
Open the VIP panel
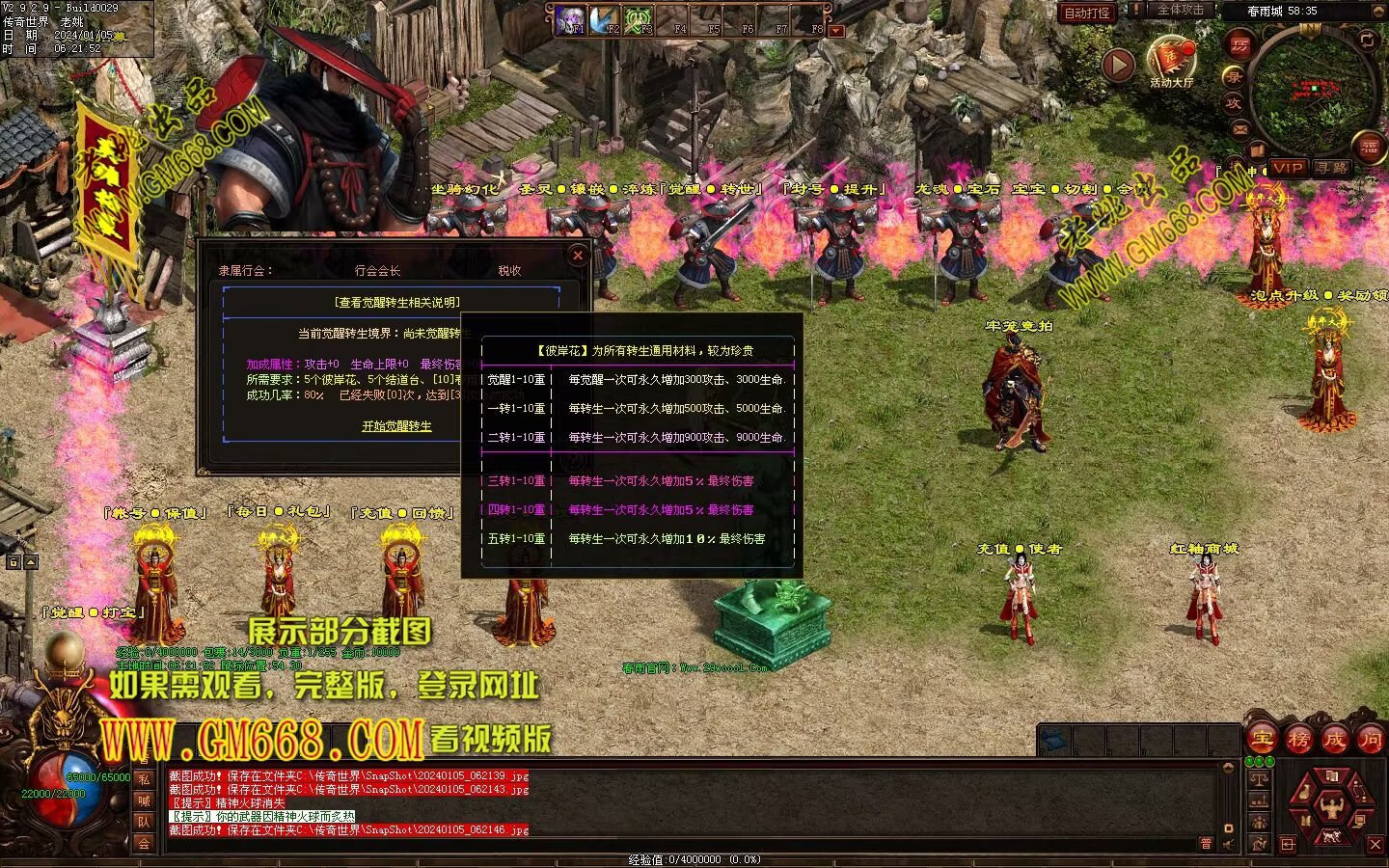point(1287,168)
